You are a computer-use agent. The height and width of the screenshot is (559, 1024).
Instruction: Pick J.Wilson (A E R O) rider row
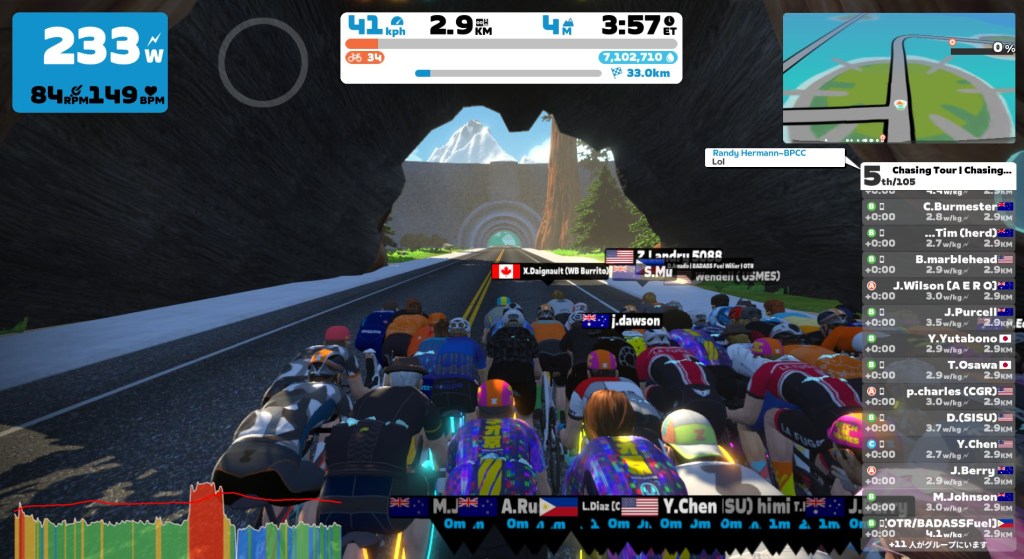[938, 290]
